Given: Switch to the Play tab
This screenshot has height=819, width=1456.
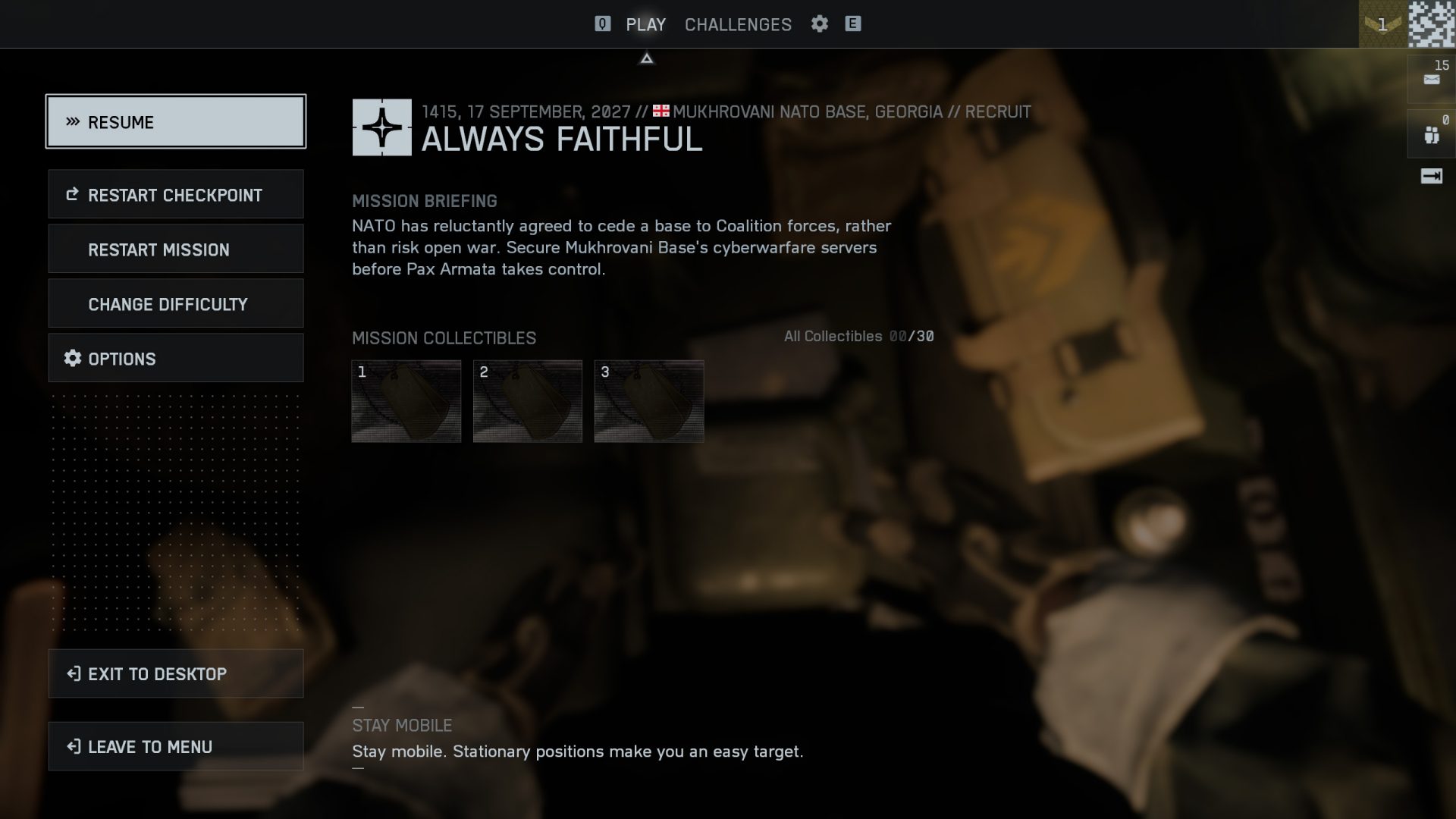Looking at the screenshot, I should tap(645, 24).
